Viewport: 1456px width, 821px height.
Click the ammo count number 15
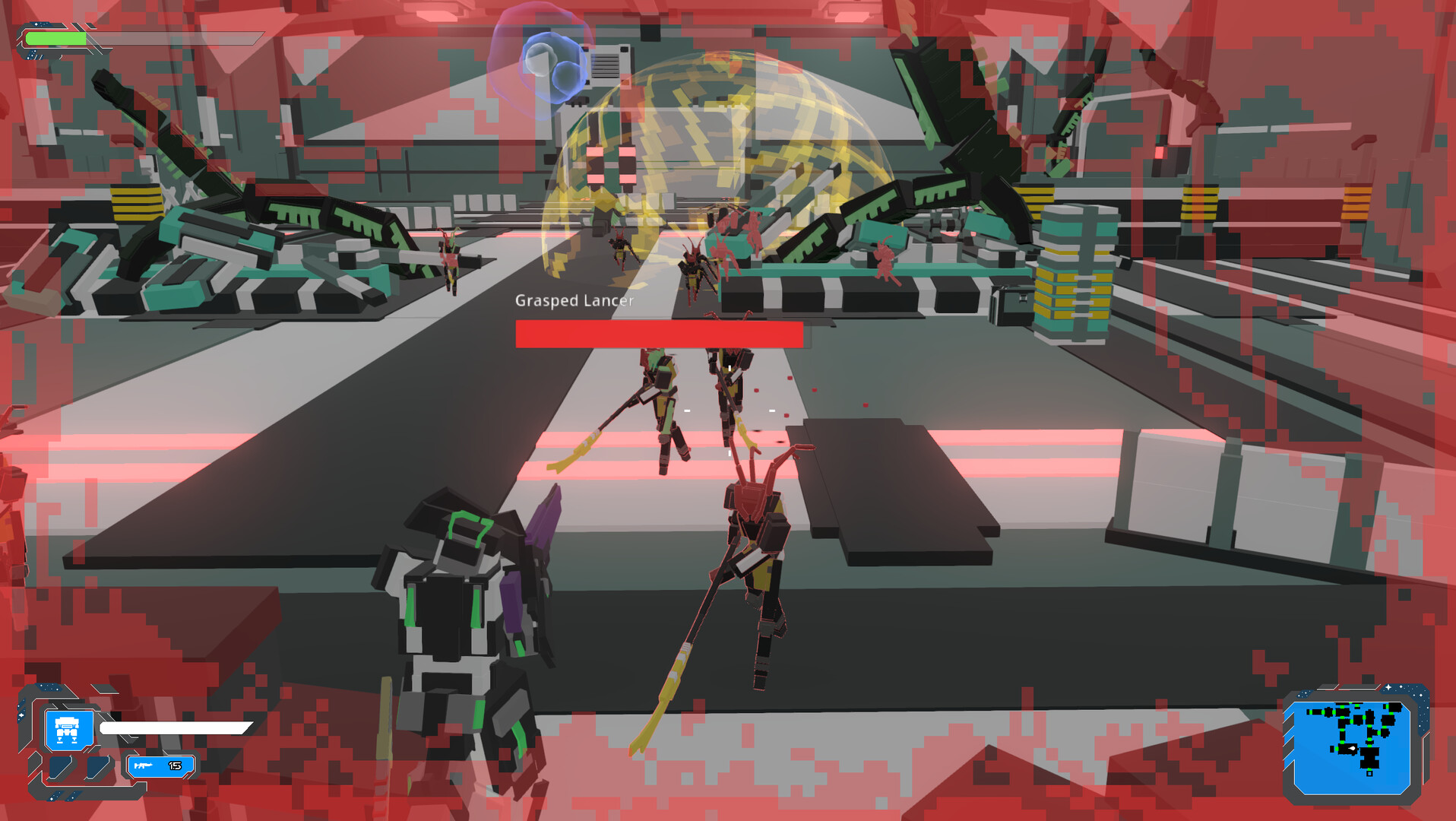pos(175,766)
